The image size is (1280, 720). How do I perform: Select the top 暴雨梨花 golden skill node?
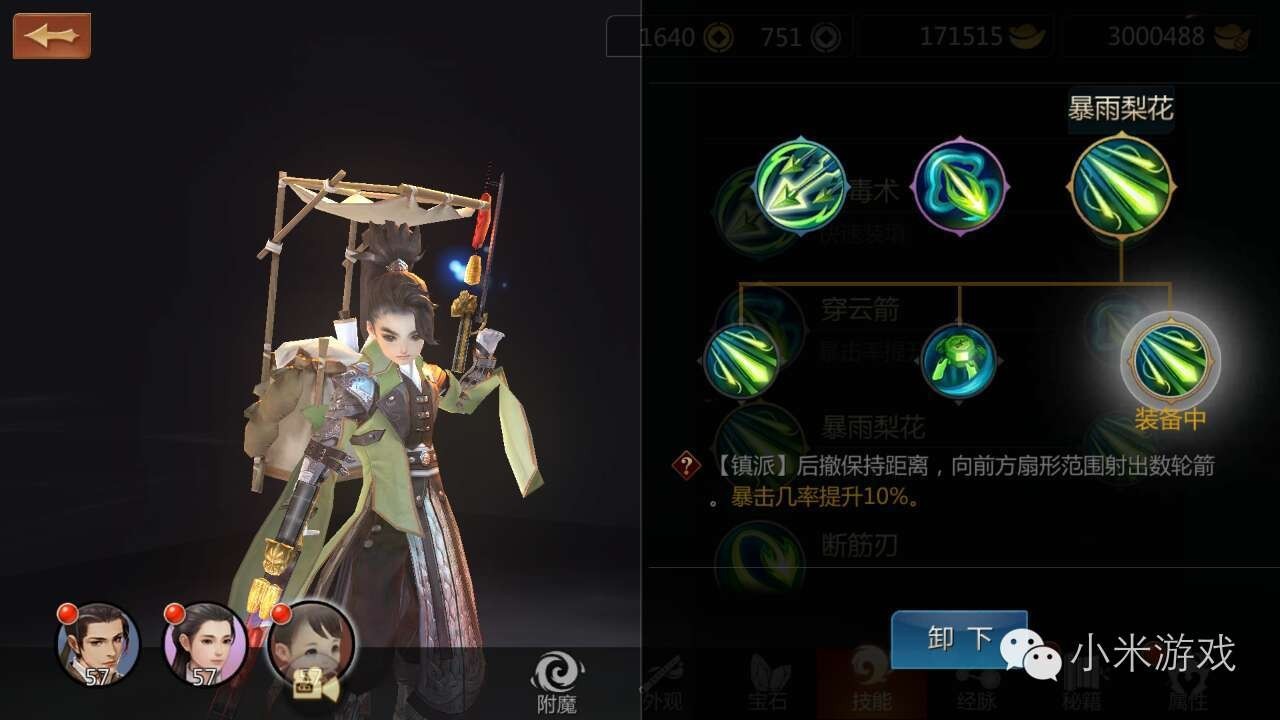(x=1120, y=188)
